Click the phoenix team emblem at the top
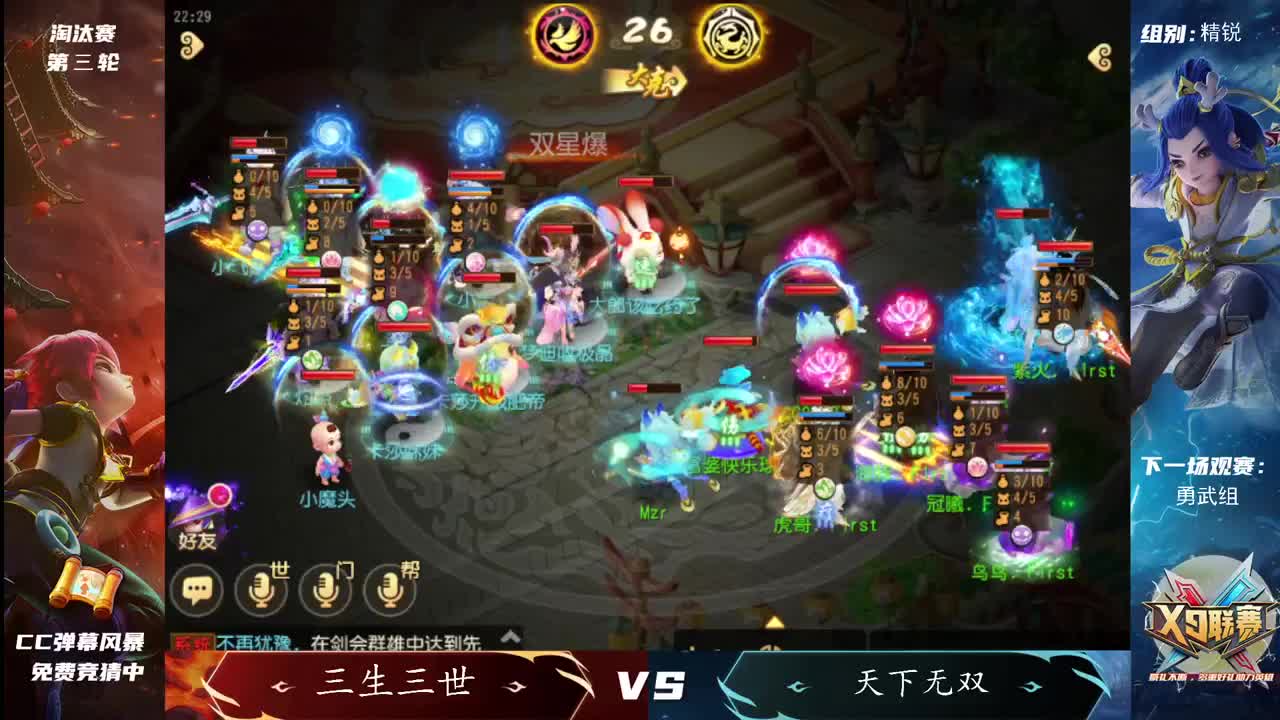This screenshot has width=1280, height=720. [x=564, y=34]
